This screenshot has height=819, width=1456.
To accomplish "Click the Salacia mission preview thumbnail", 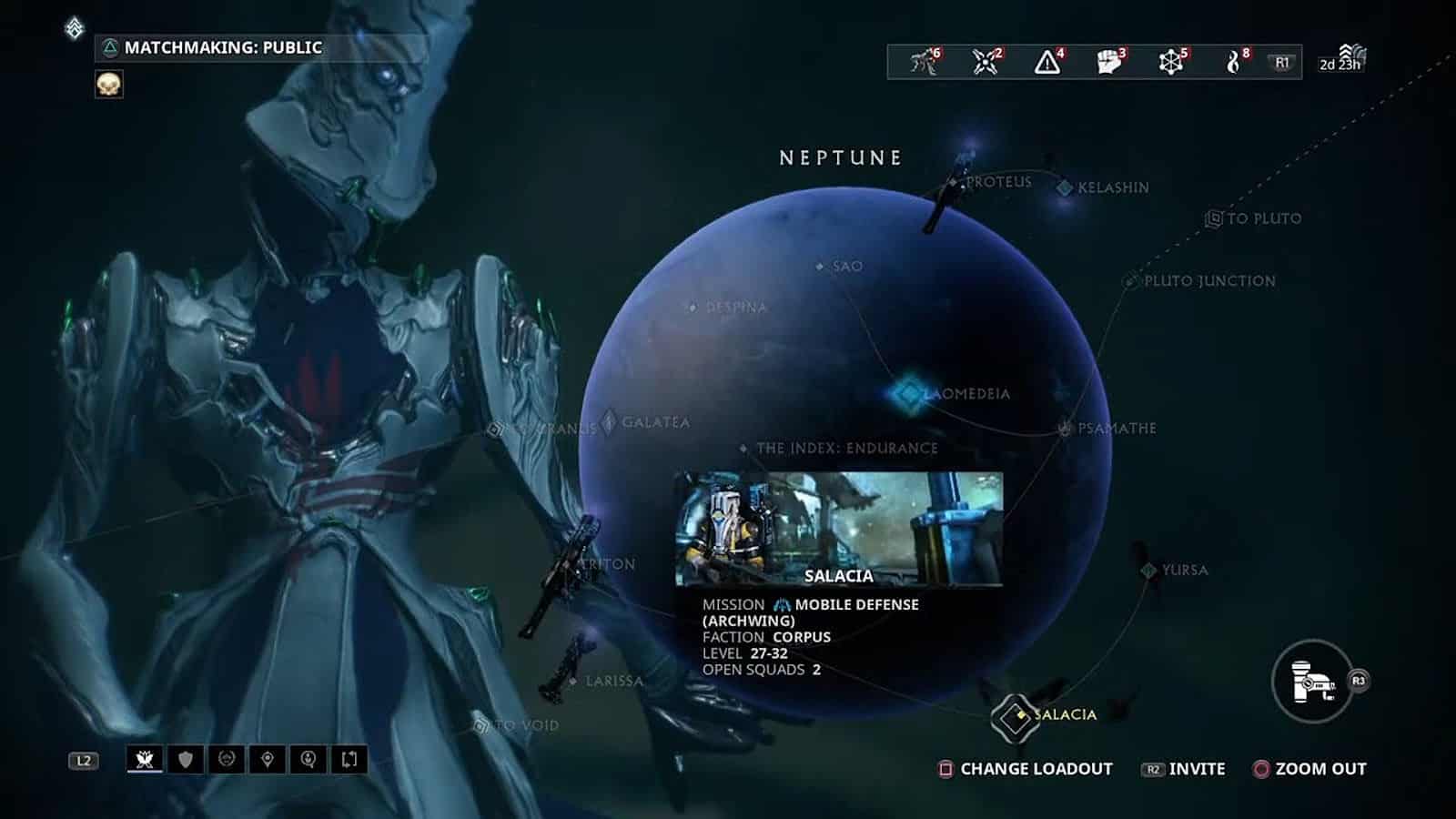I will point(838,528).
